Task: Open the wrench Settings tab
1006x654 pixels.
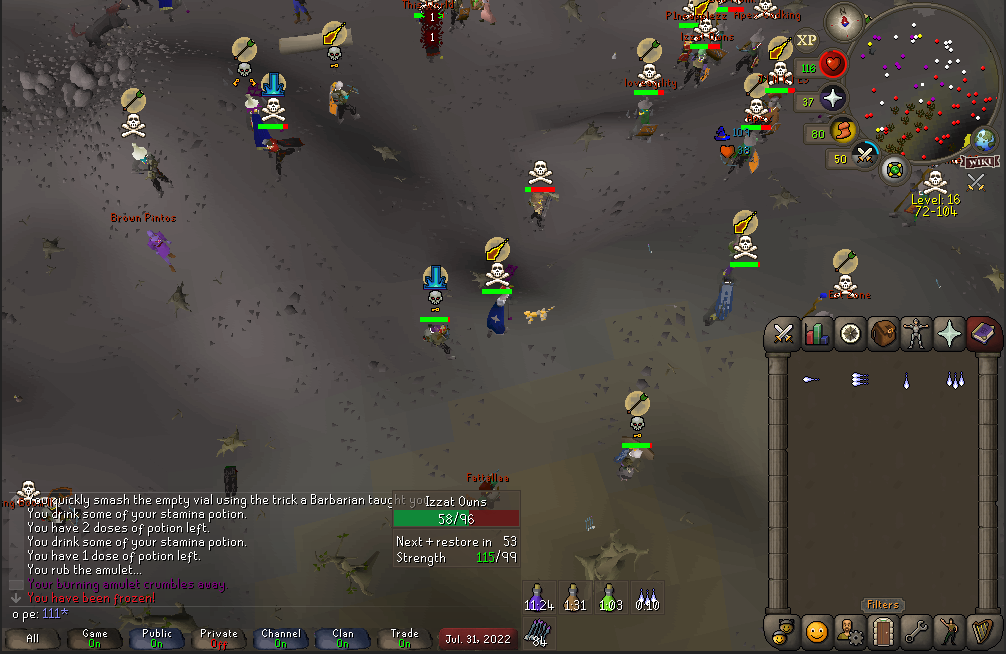Action: tap(916, 631)
